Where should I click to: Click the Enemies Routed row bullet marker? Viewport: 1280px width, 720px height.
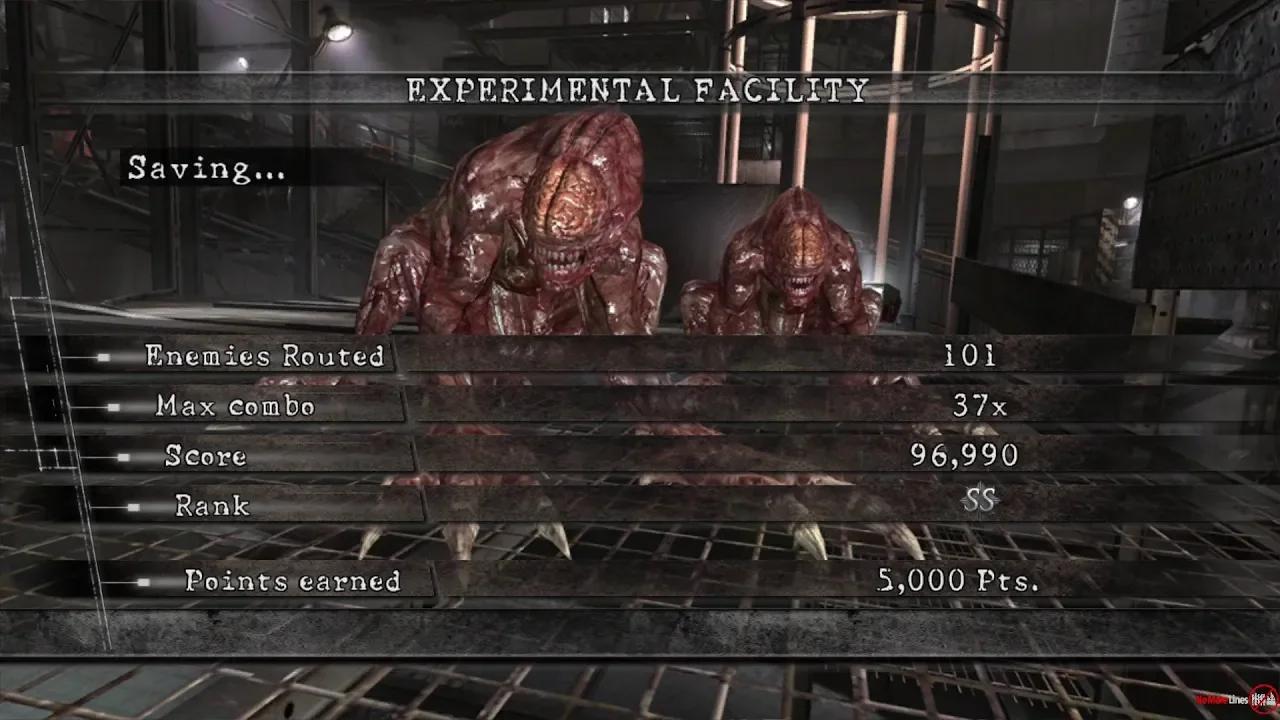click(x=103, y=357)
